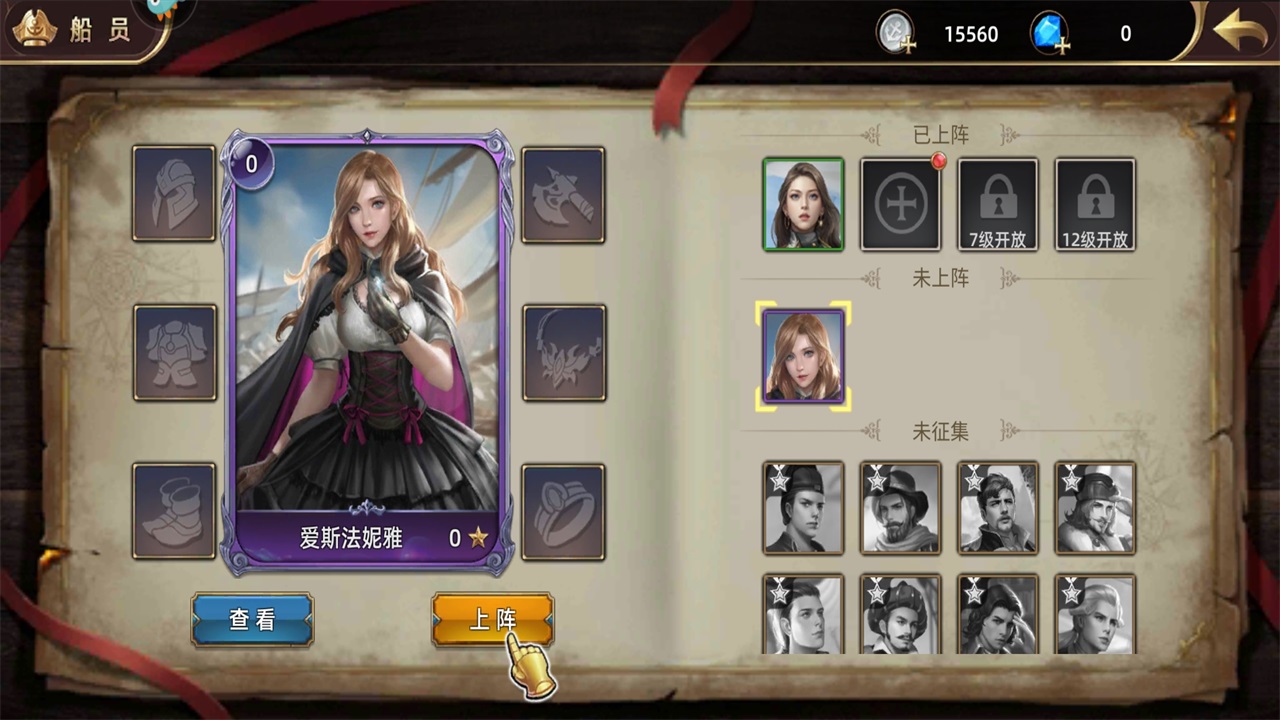Viewport: 1280px width, 720px height.
Task: Open the ring equipment slot
Action: (x=563, y=510)
